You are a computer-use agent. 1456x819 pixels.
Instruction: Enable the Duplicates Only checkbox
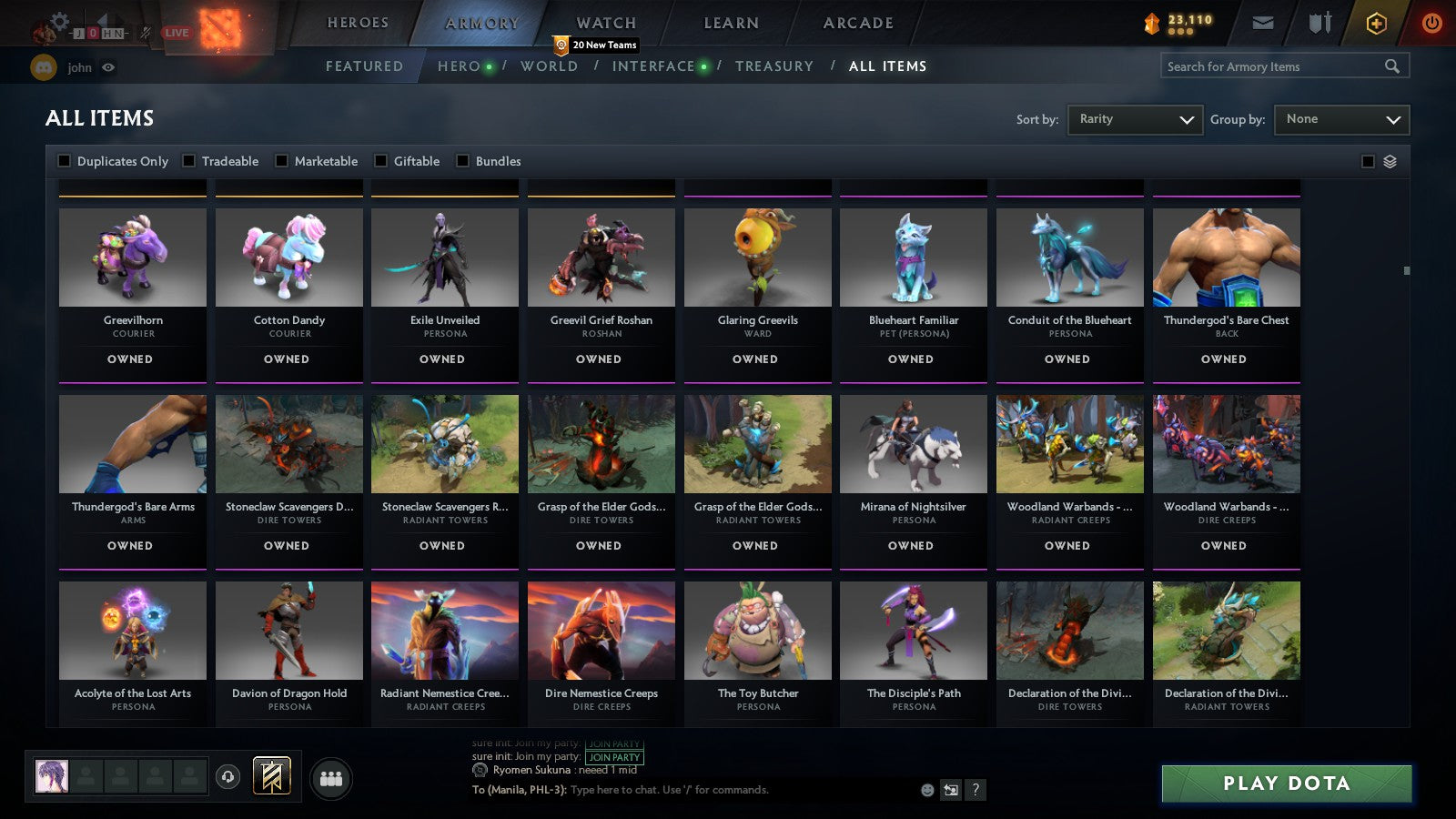[64, 161]
